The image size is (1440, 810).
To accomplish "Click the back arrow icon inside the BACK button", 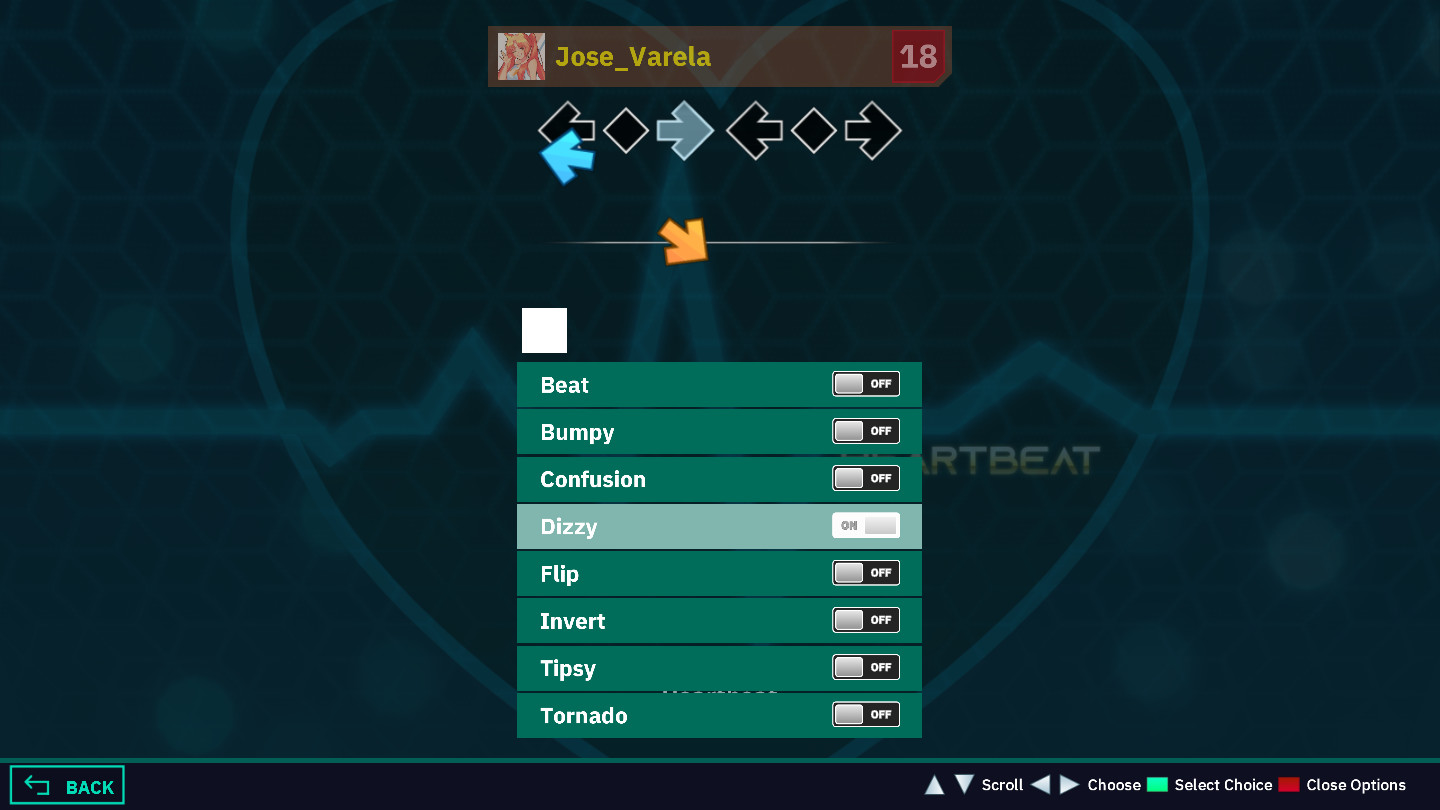I will tap(37, 784).
